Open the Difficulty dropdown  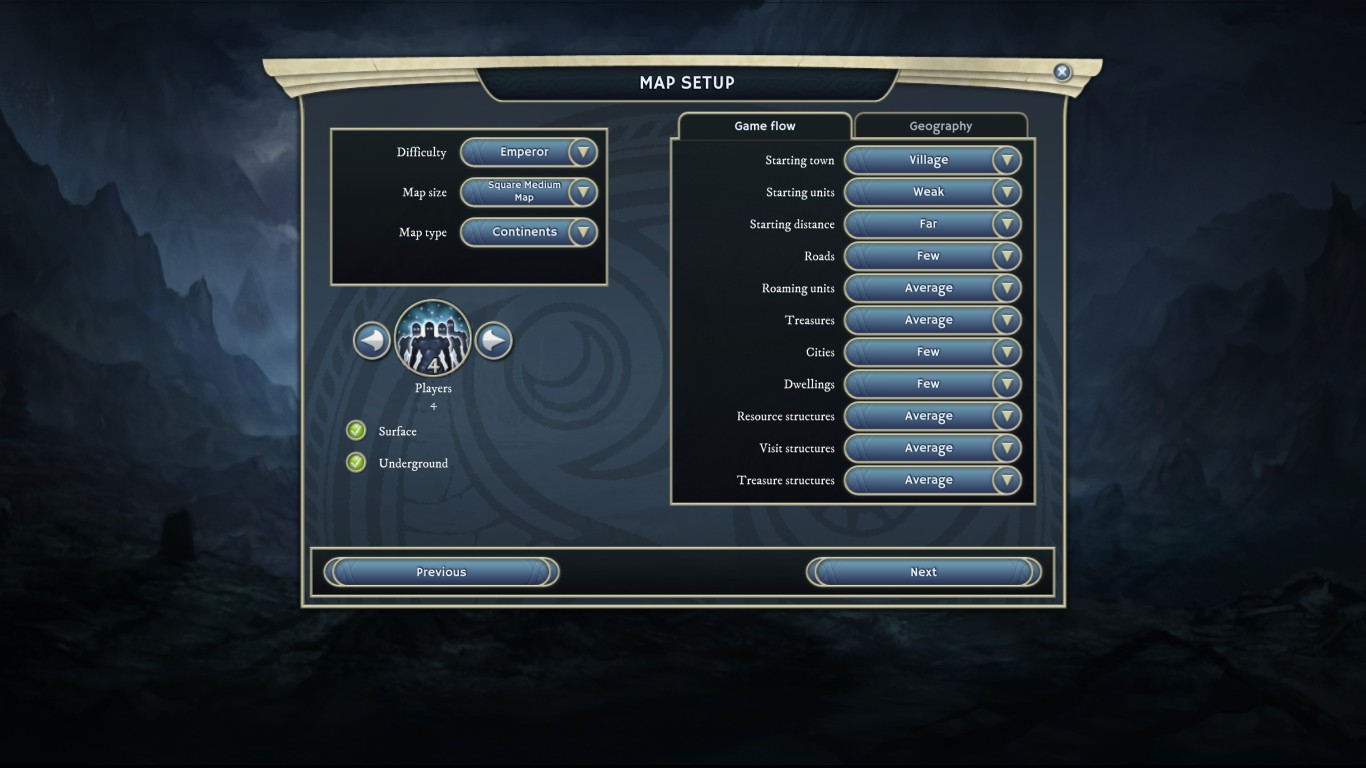click(528, 152)
